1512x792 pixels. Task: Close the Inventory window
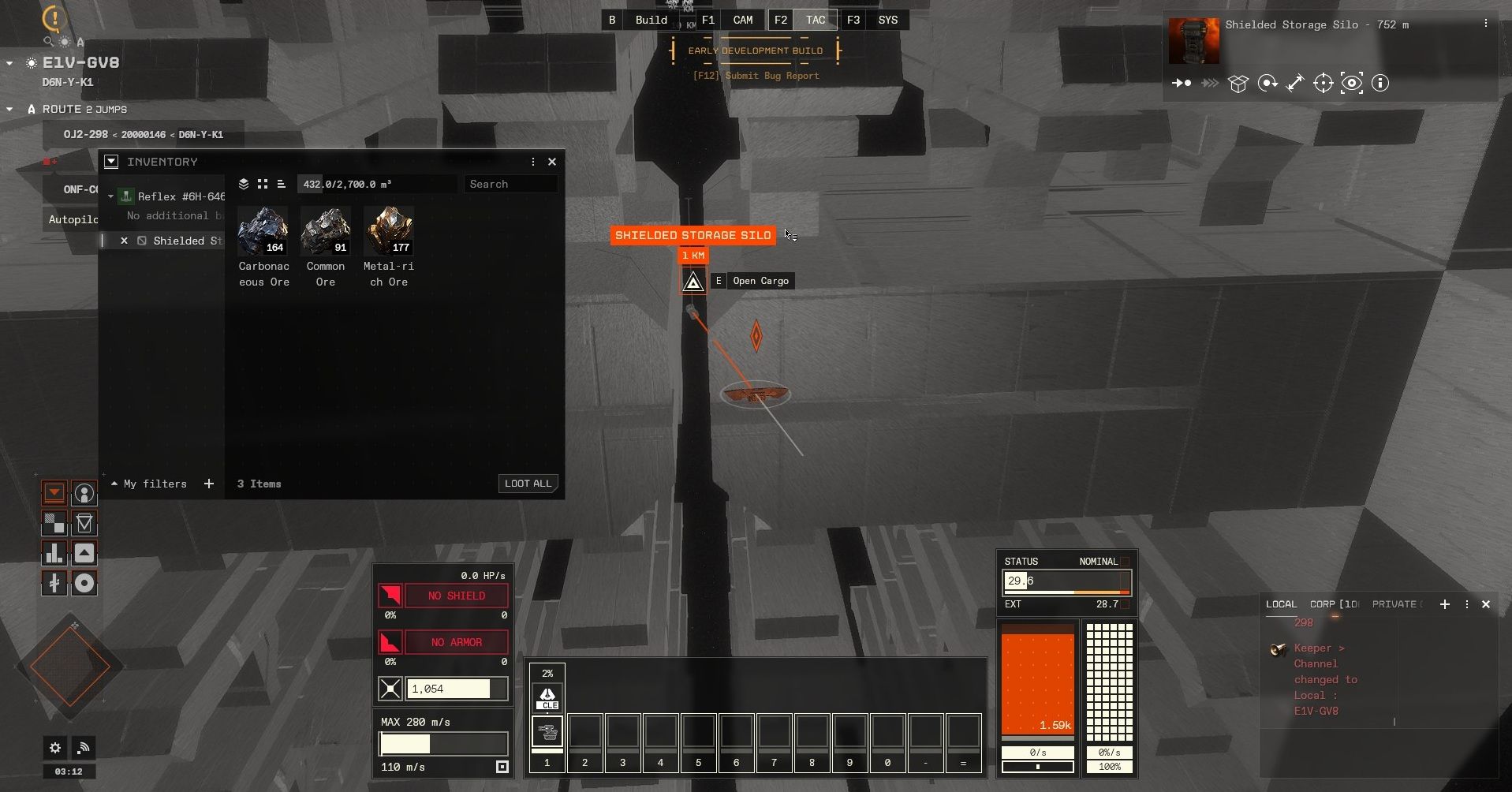coord(552,162)
